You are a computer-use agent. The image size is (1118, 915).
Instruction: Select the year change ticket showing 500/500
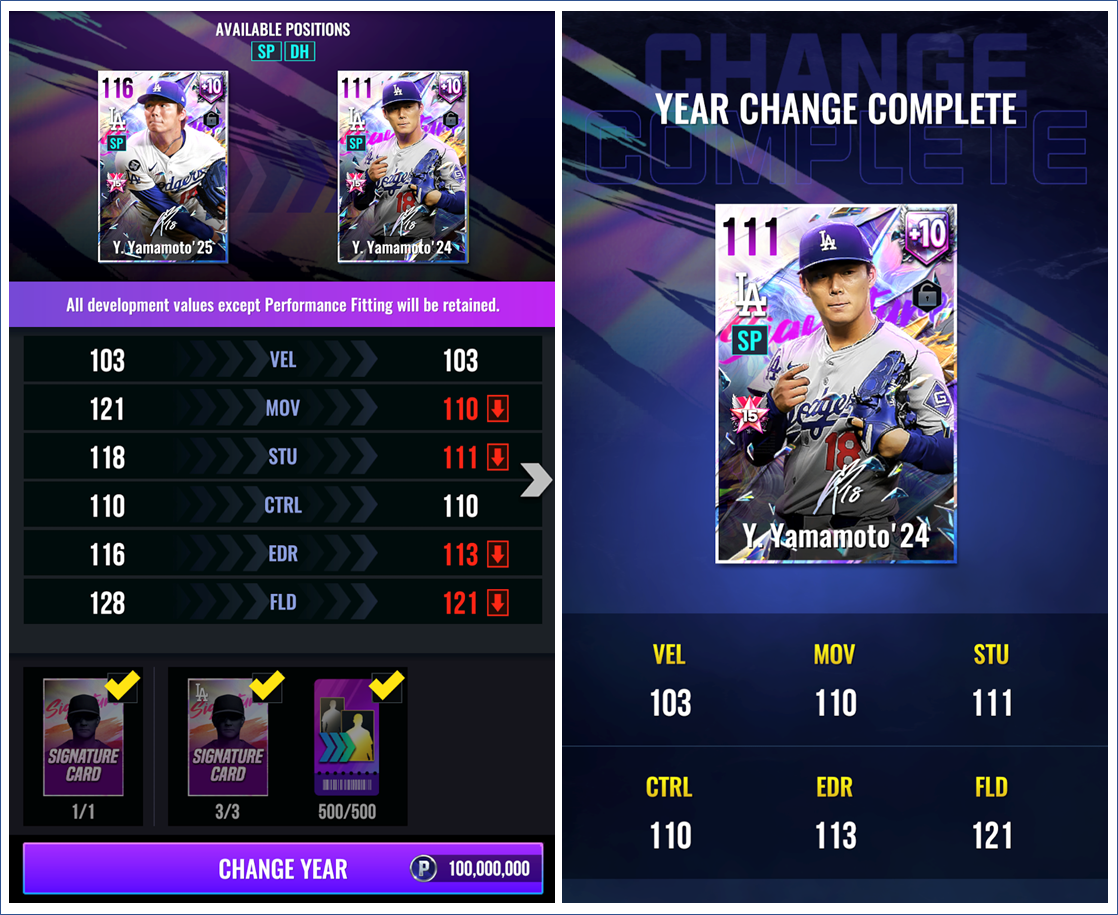[x=345, y=738]
